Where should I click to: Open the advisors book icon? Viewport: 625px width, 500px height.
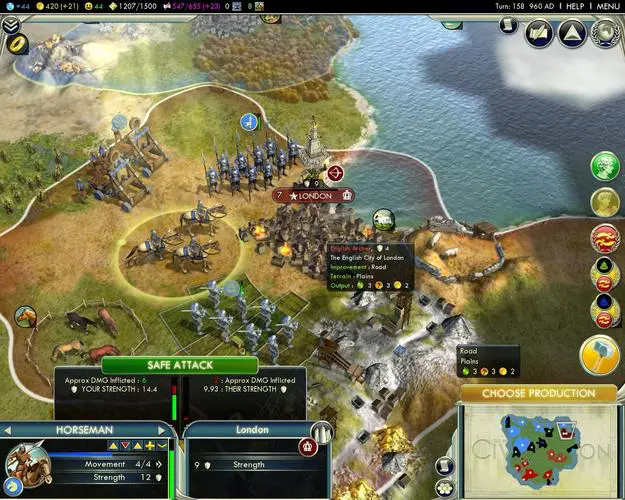[539, 34]
